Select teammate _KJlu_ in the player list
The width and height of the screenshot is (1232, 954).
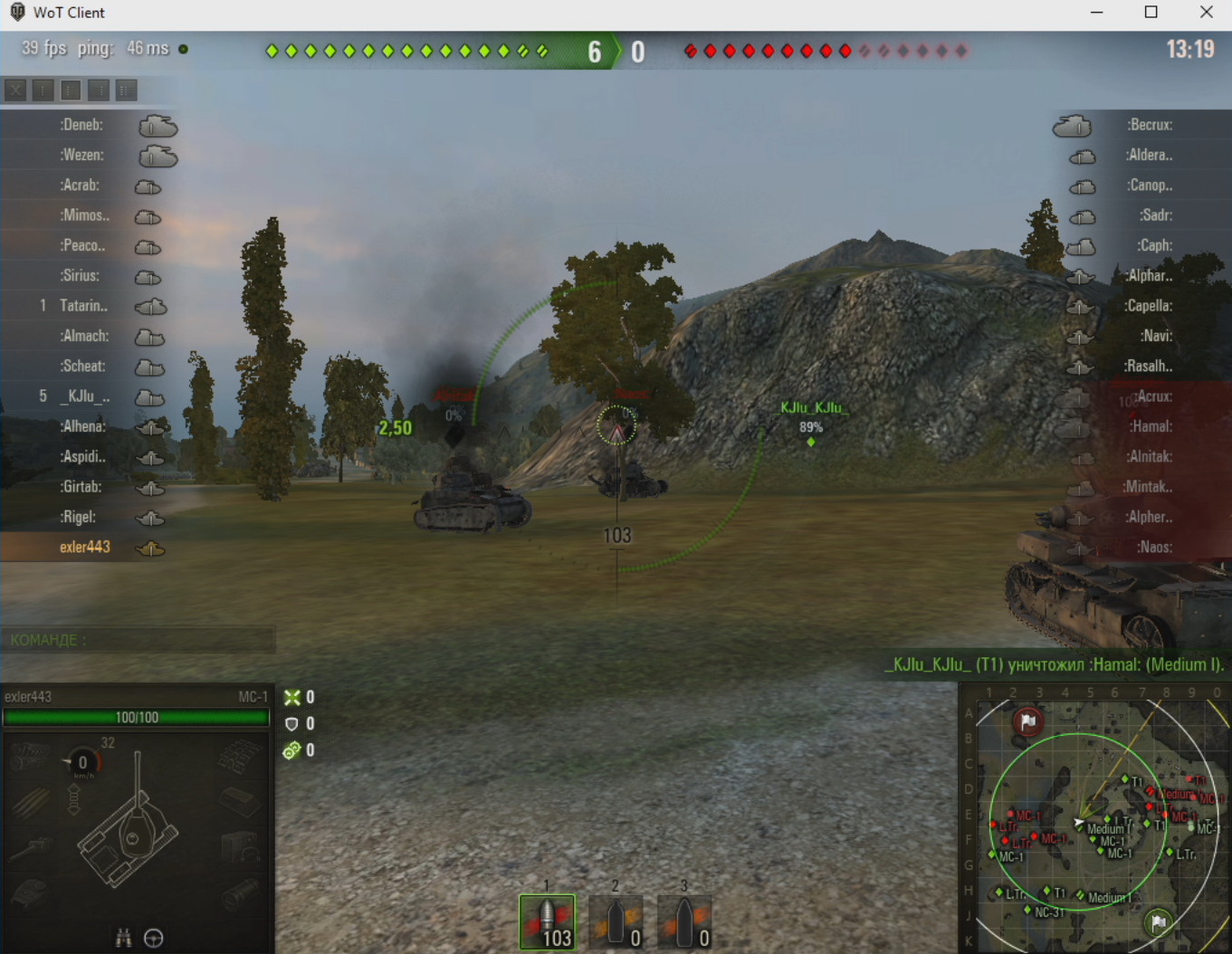(85, 396)
